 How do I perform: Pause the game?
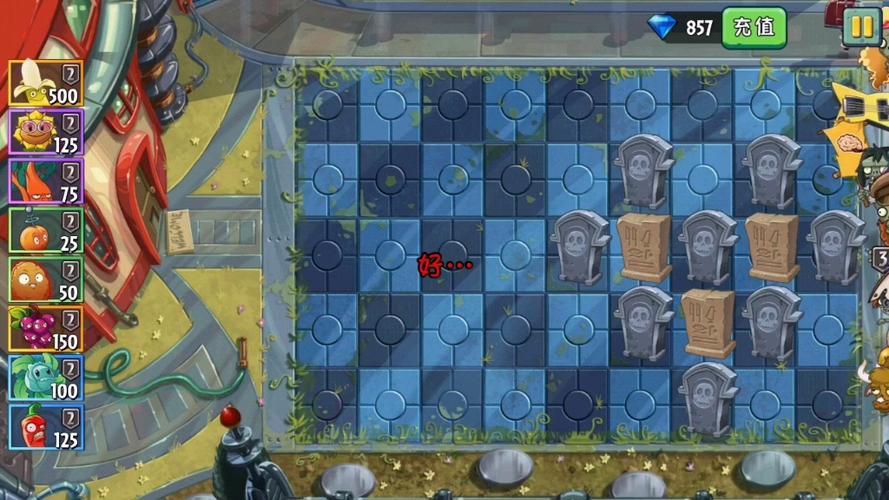860,27
